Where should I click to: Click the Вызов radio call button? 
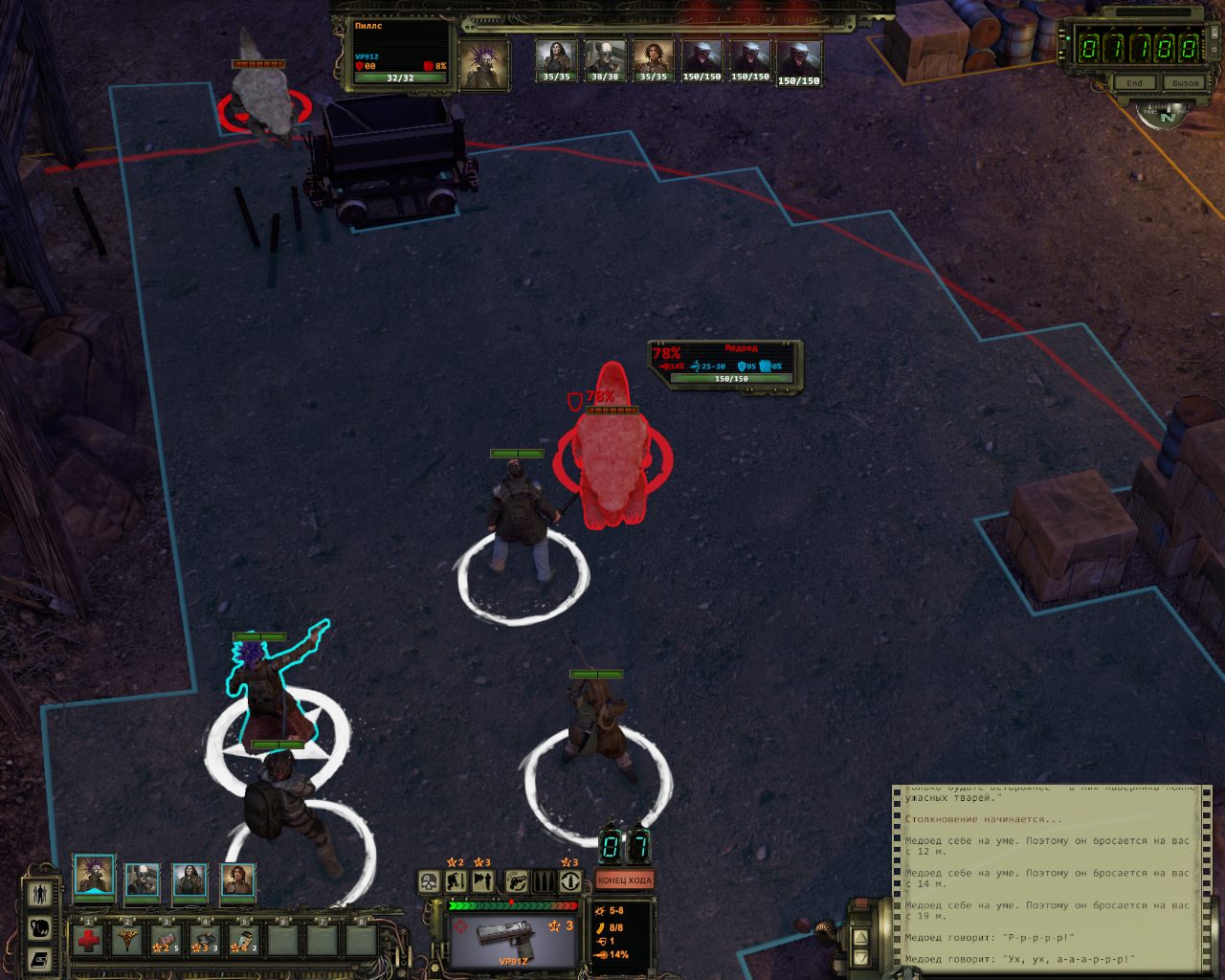1185,83
